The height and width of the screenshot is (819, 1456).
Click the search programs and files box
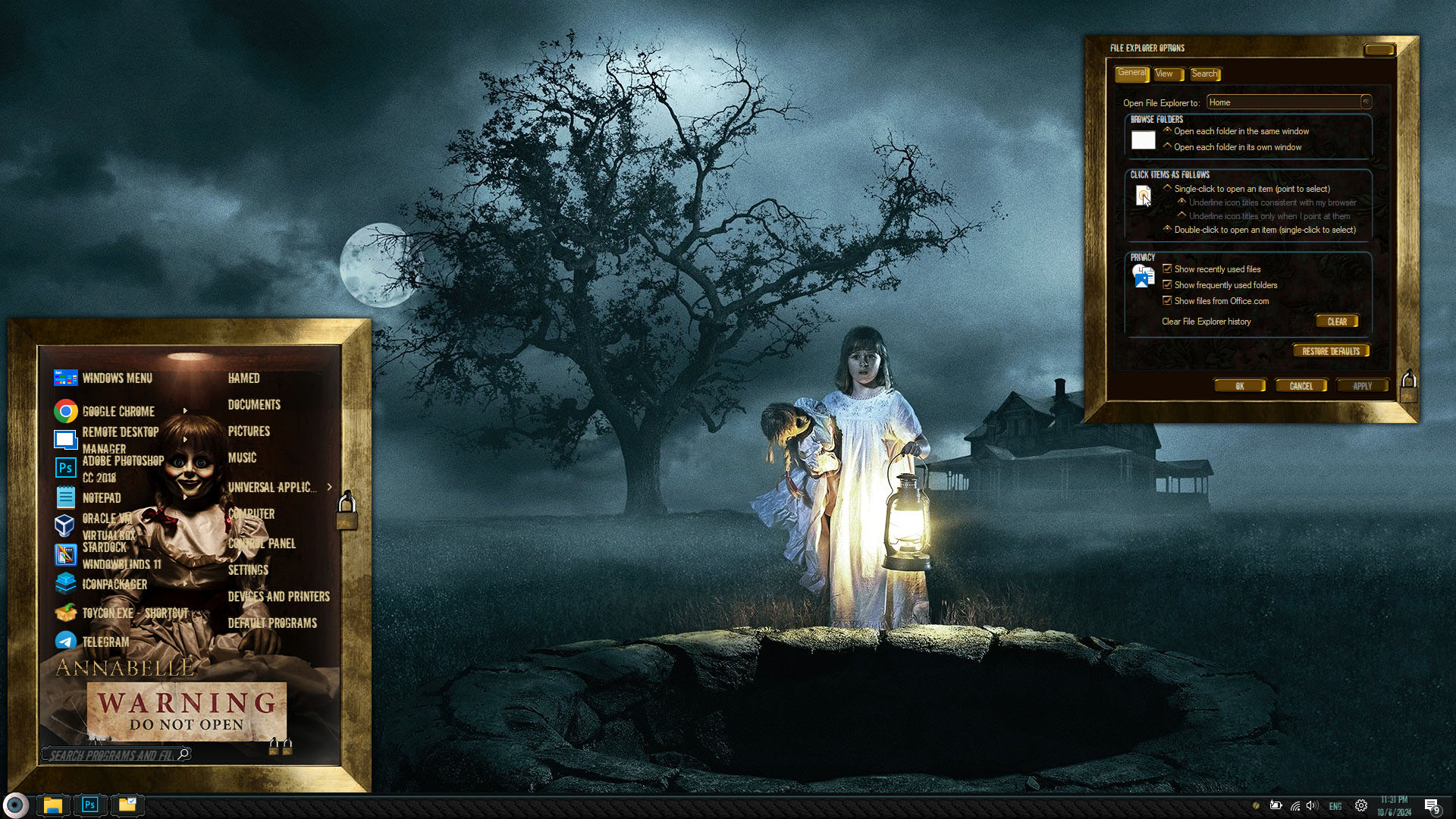coord(114,755)
